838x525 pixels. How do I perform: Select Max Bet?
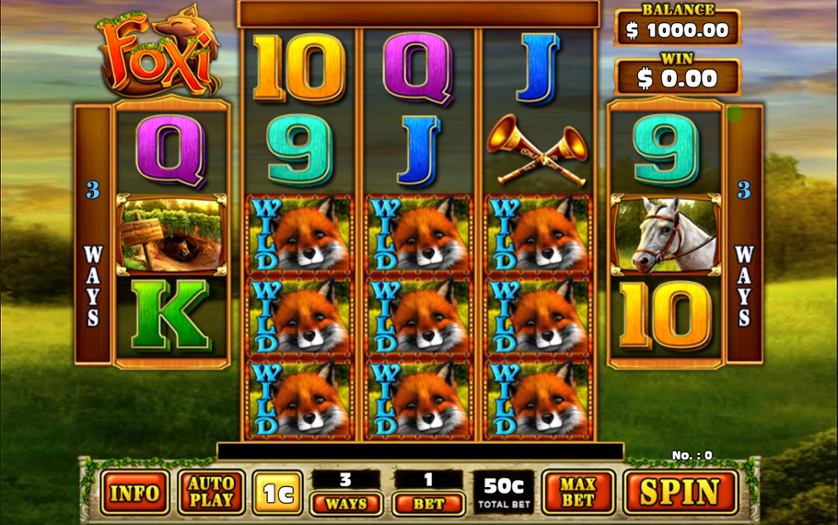click(578, 491)
